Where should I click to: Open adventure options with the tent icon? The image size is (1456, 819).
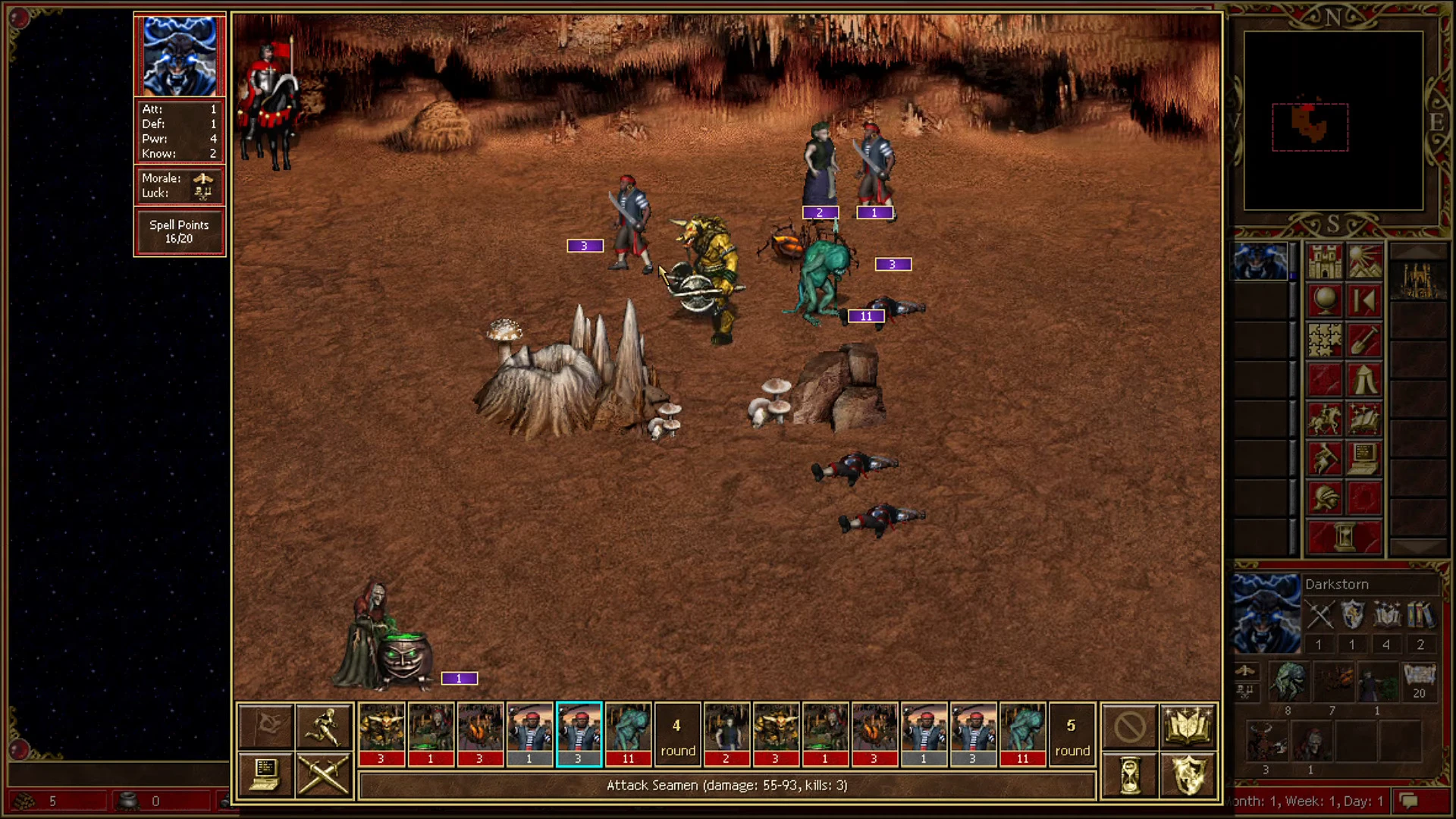pos(1364,379)
